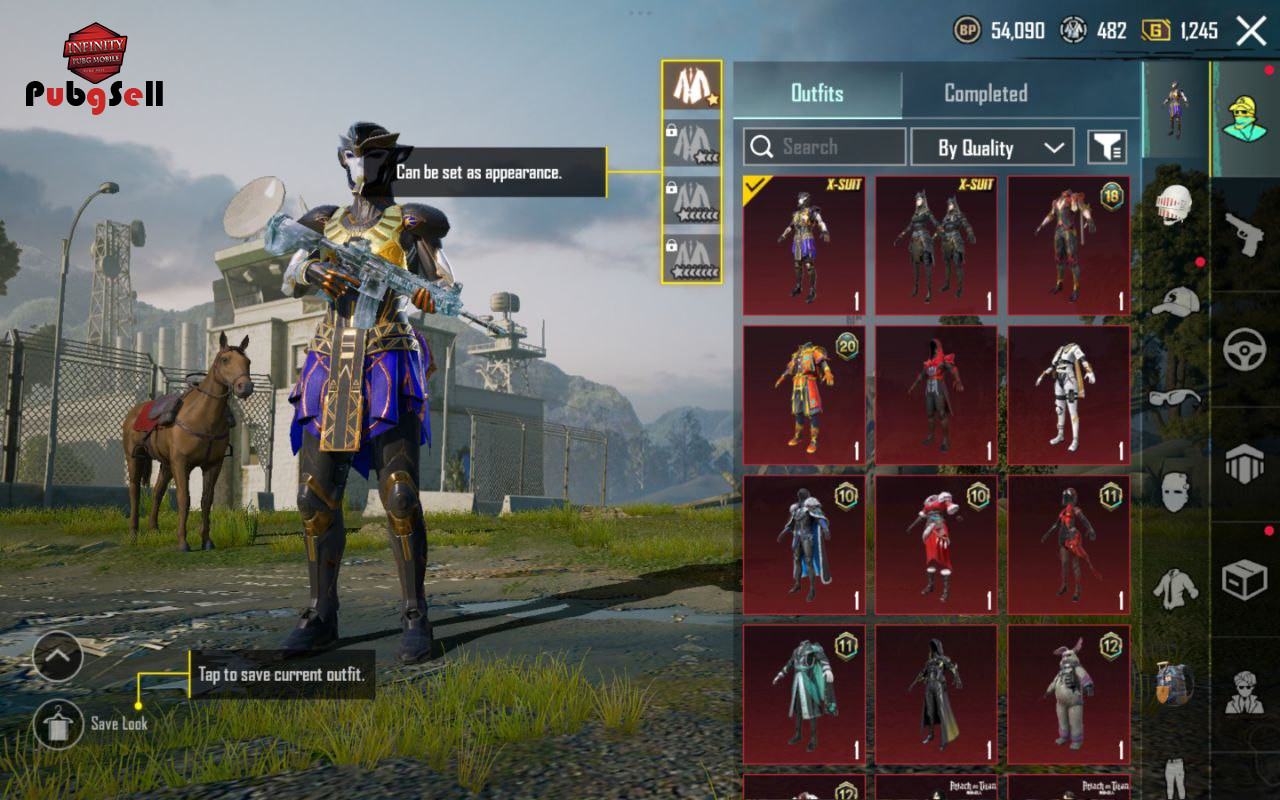Open the By Quality sort dropdown
The image size is (1280, 800).
tap(992, 148)
